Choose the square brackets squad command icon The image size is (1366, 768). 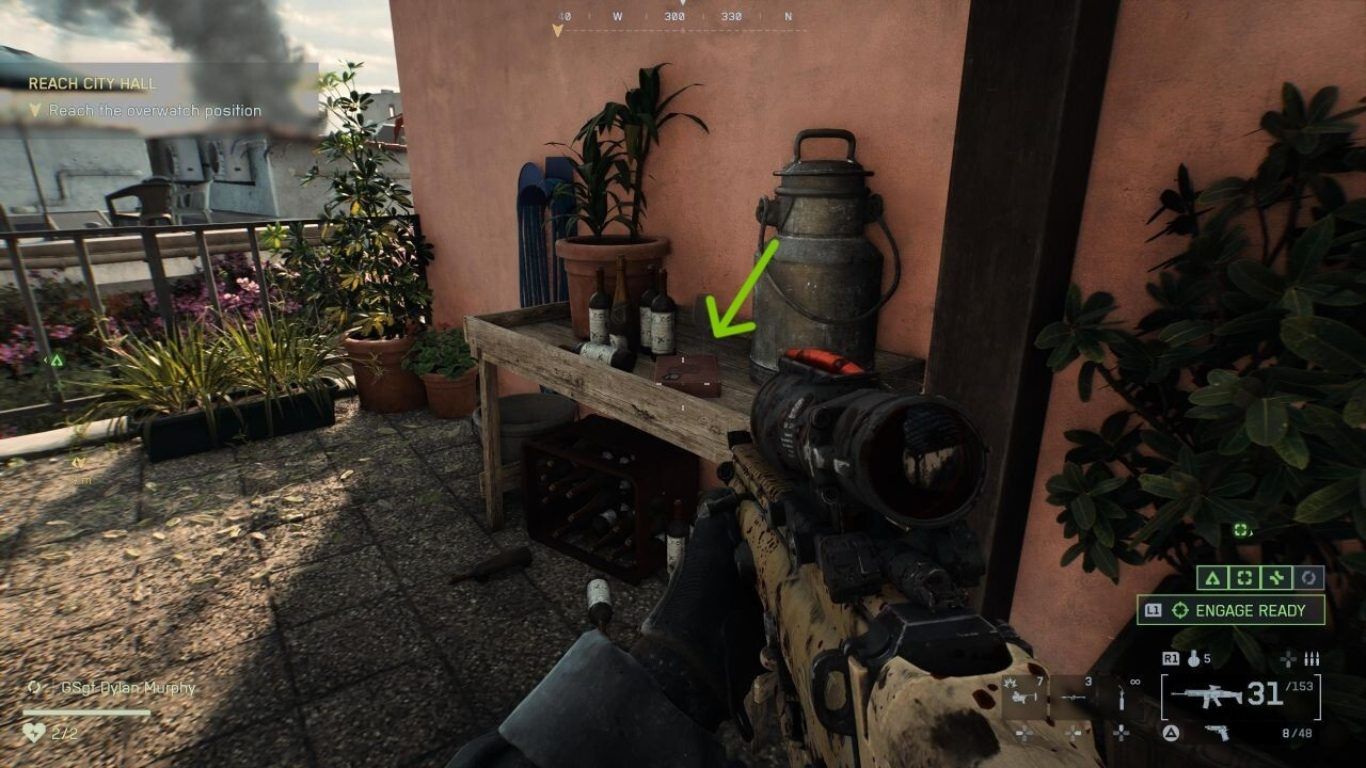[1243, 578]
